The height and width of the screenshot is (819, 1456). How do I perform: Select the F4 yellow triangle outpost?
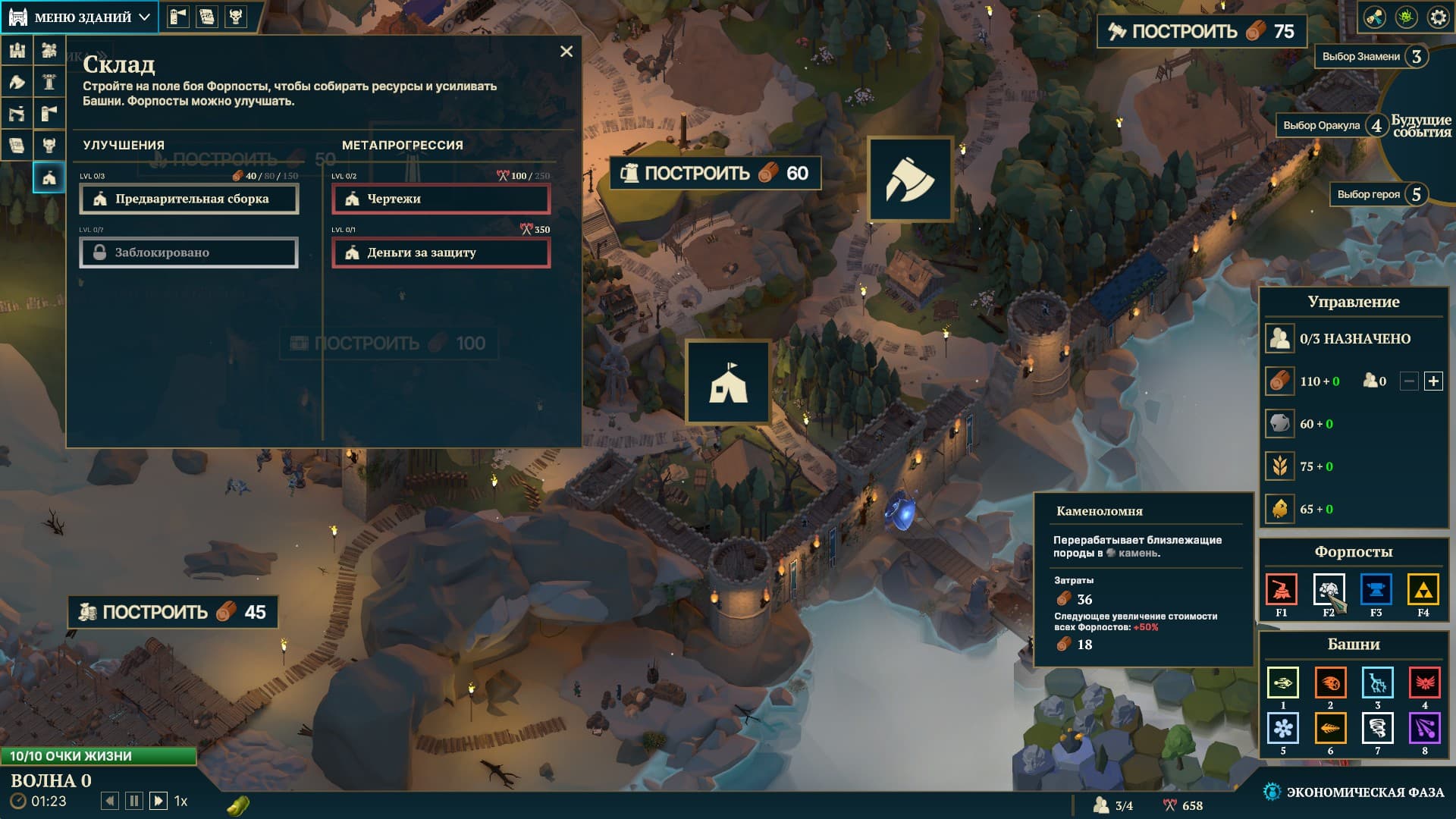(1423, 589)
